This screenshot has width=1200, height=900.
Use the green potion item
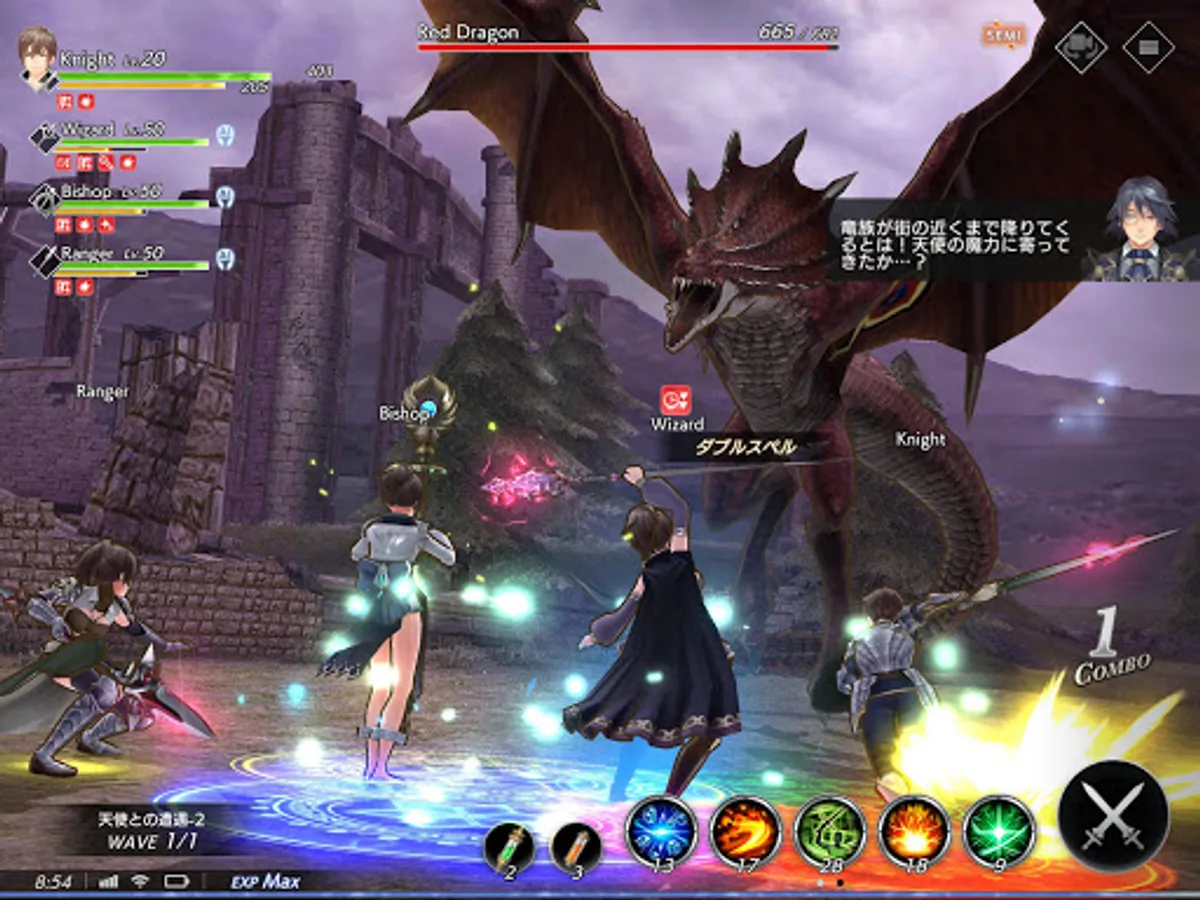click(509, 849)
